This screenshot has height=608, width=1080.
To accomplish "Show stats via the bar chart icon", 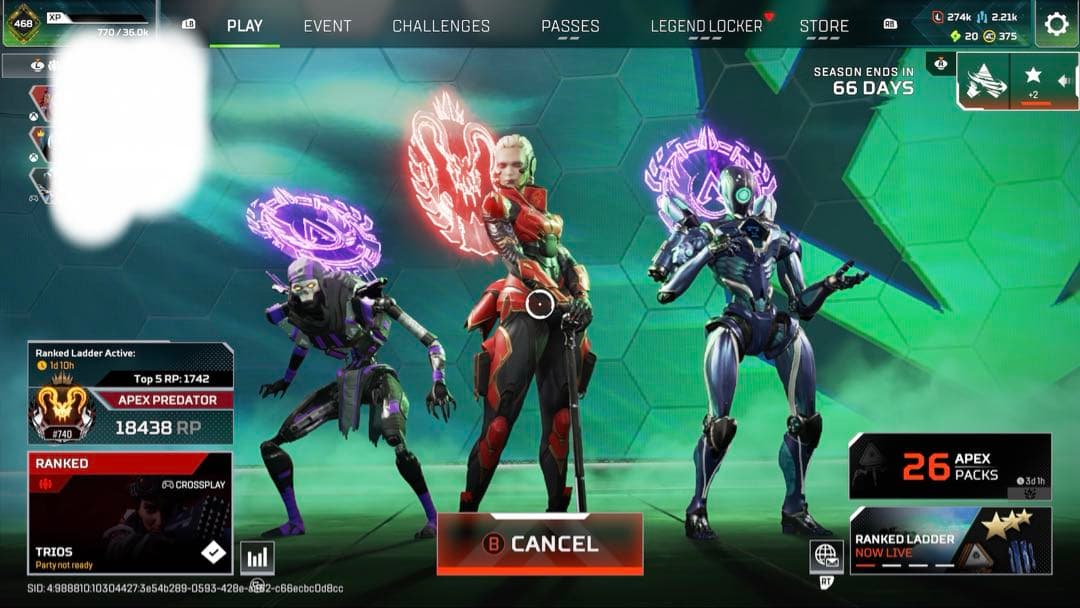I will 257,558.
